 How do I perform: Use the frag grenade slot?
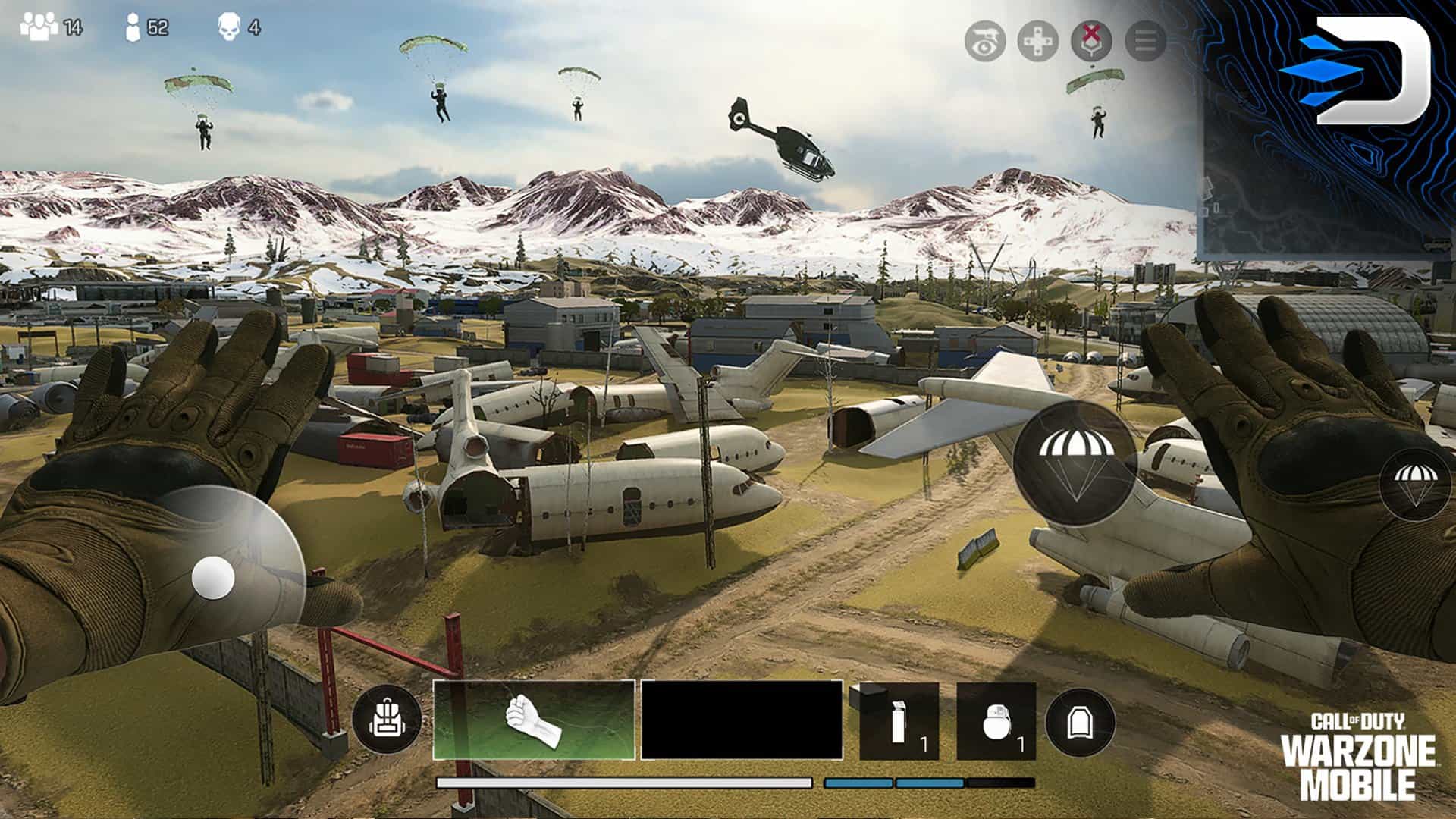(x=996, y=721)
